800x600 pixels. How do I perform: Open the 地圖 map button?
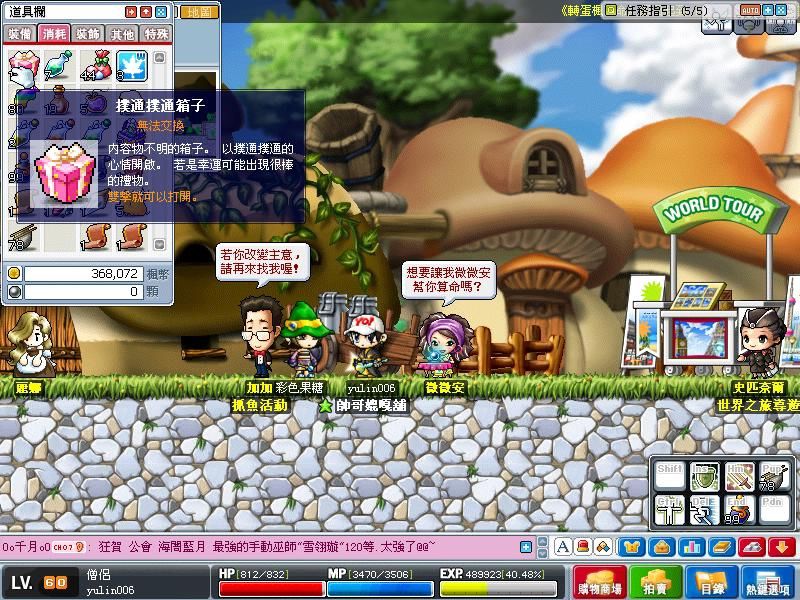point(198,12)
